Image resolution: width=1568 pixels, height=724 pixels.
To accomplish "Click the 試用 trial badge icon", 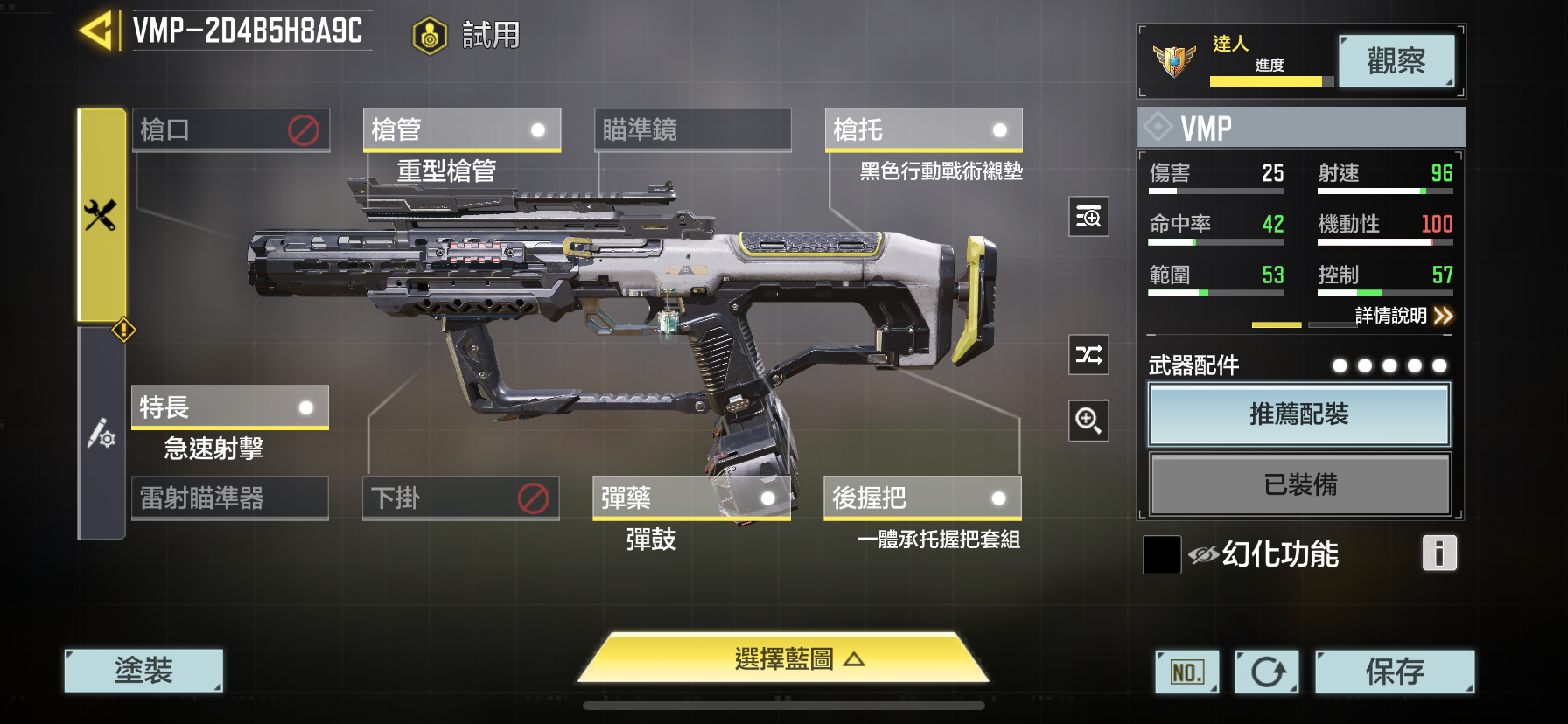I will tap(427, 33).
